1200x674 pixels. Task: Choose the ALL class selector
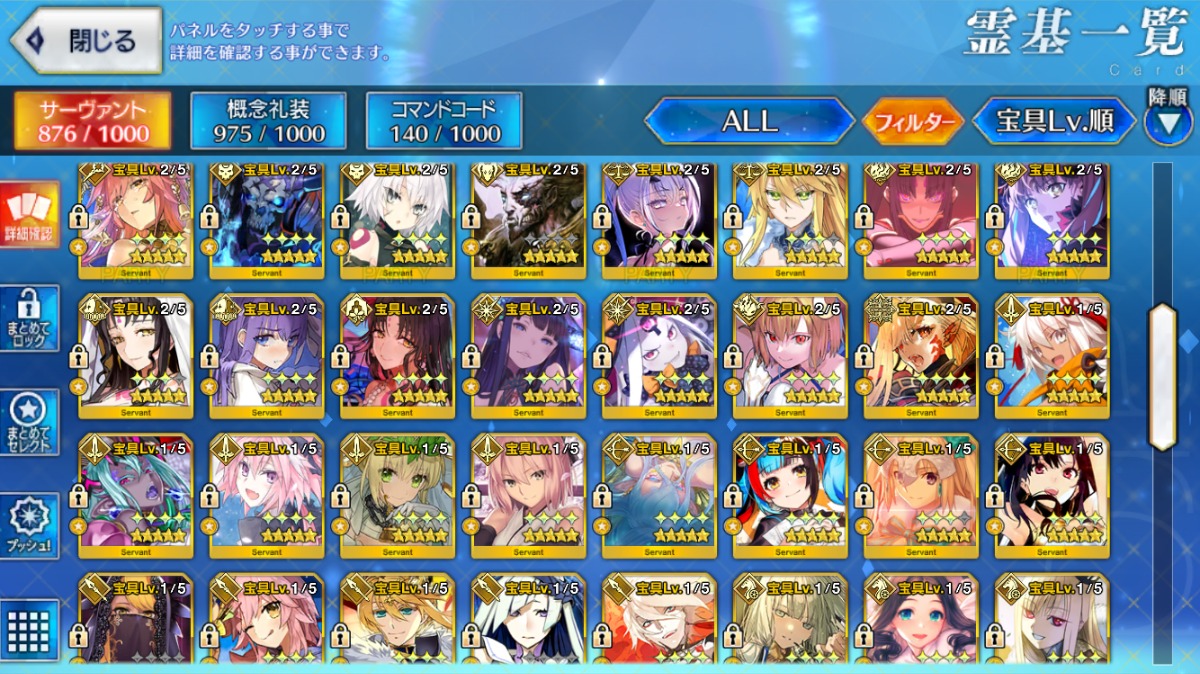pos(749,122)
